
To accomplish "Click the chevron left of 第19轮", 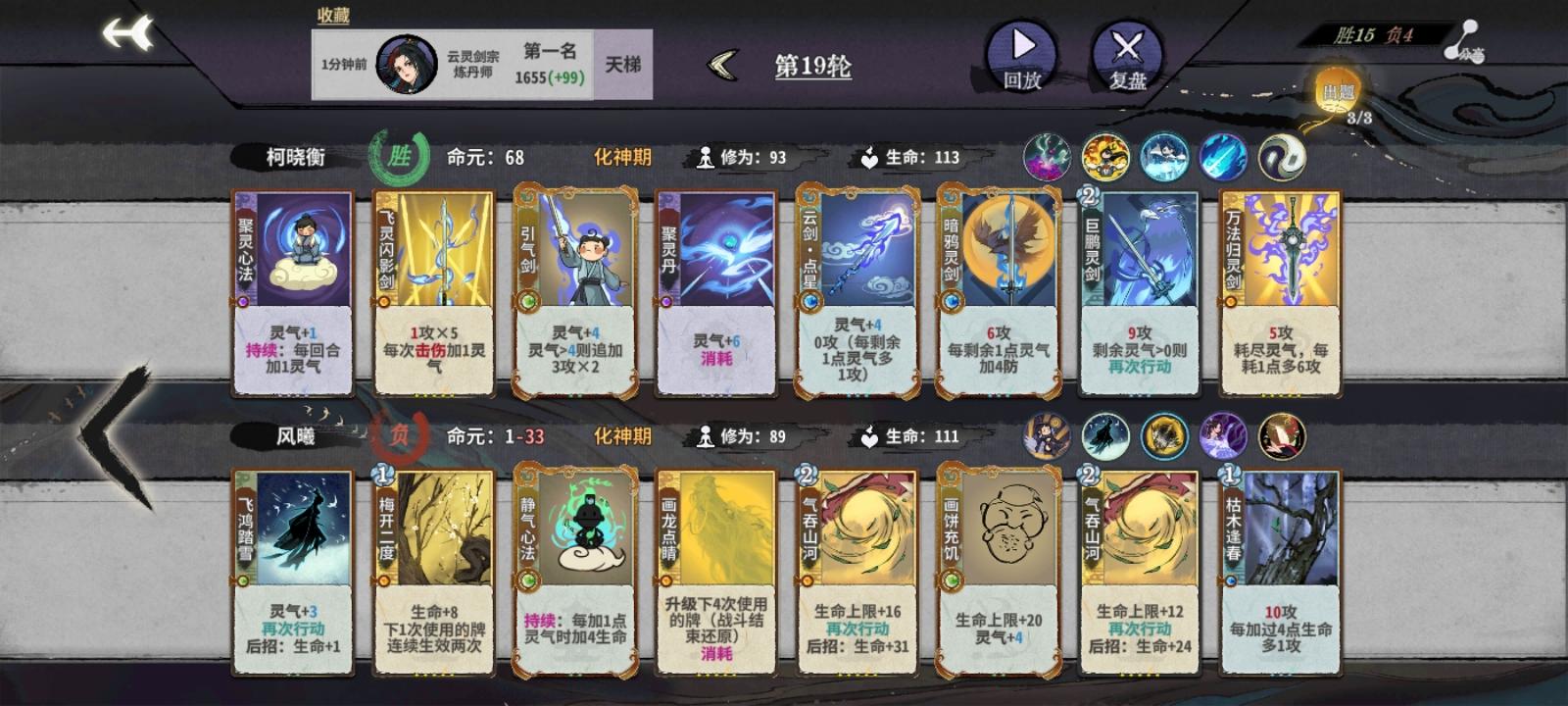I will click(x=721, y=67).
